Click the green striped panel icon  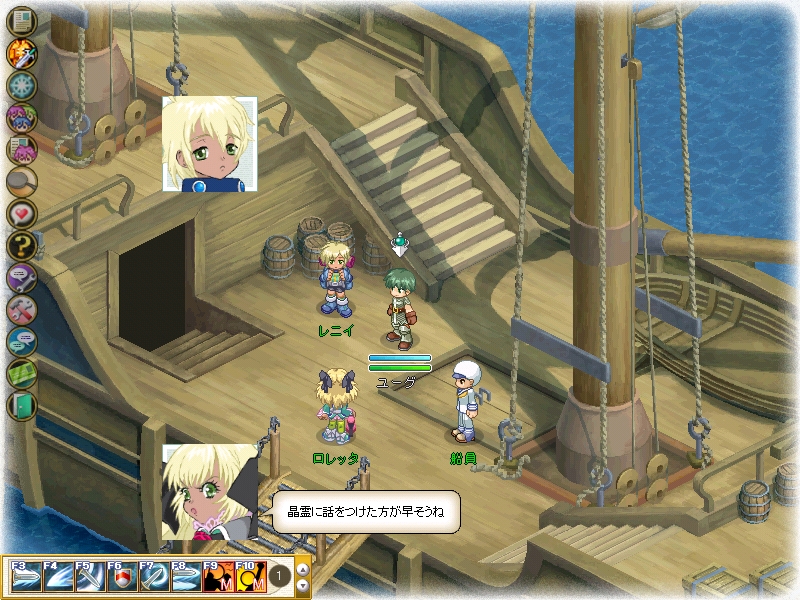[21, 373]
